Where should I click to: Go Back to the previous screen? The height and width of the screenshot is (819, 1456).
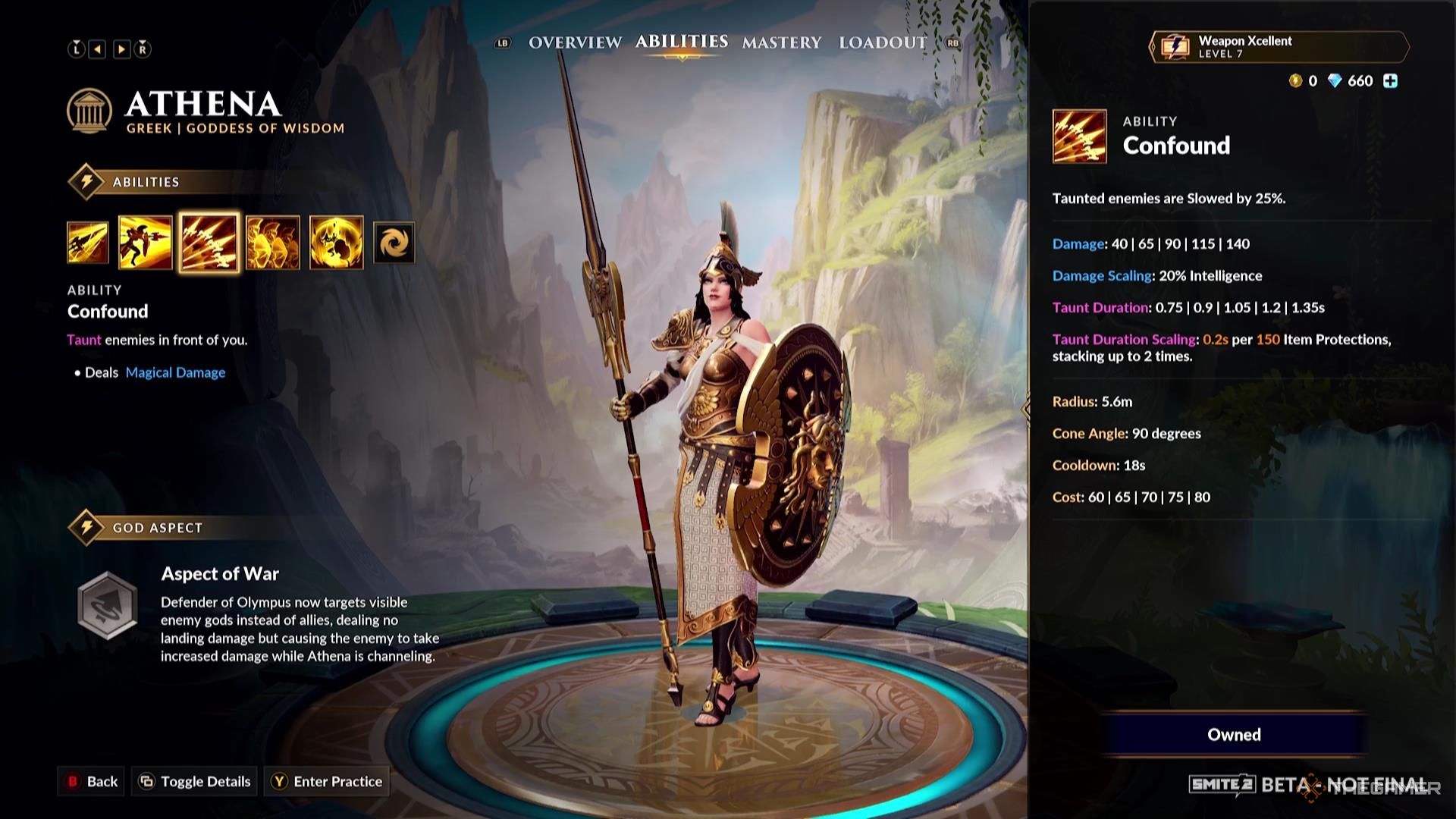(93, 781)
